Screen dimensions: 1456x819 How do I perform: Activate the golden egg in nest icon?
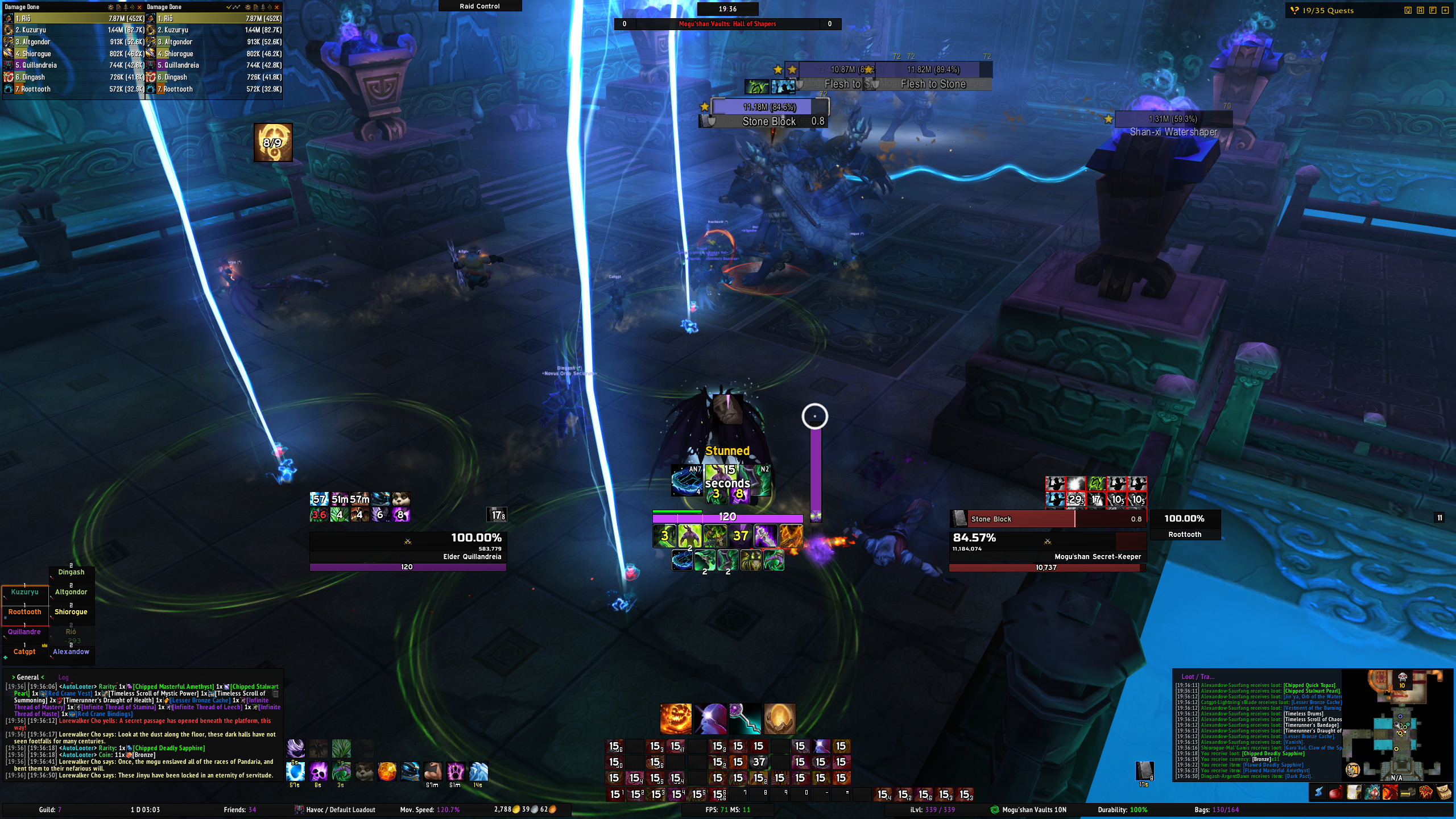coord(779,719)
